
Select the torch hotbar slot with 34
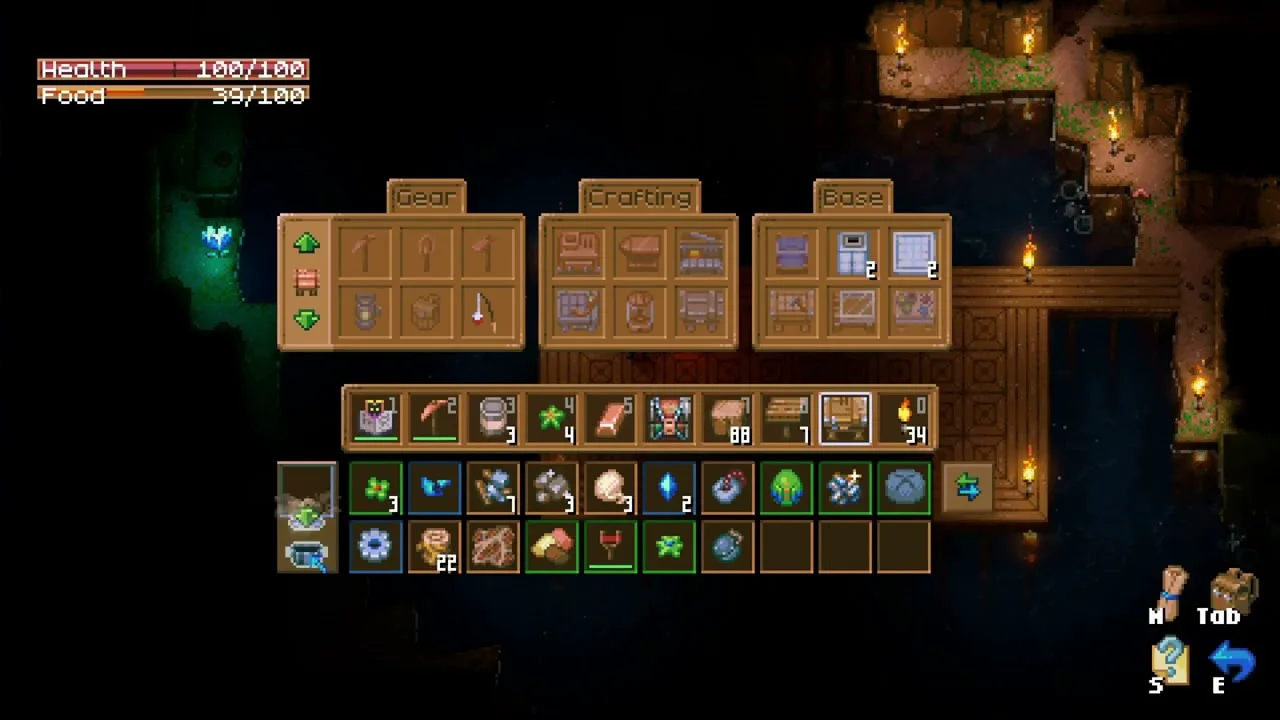click(x=905, y=418)
